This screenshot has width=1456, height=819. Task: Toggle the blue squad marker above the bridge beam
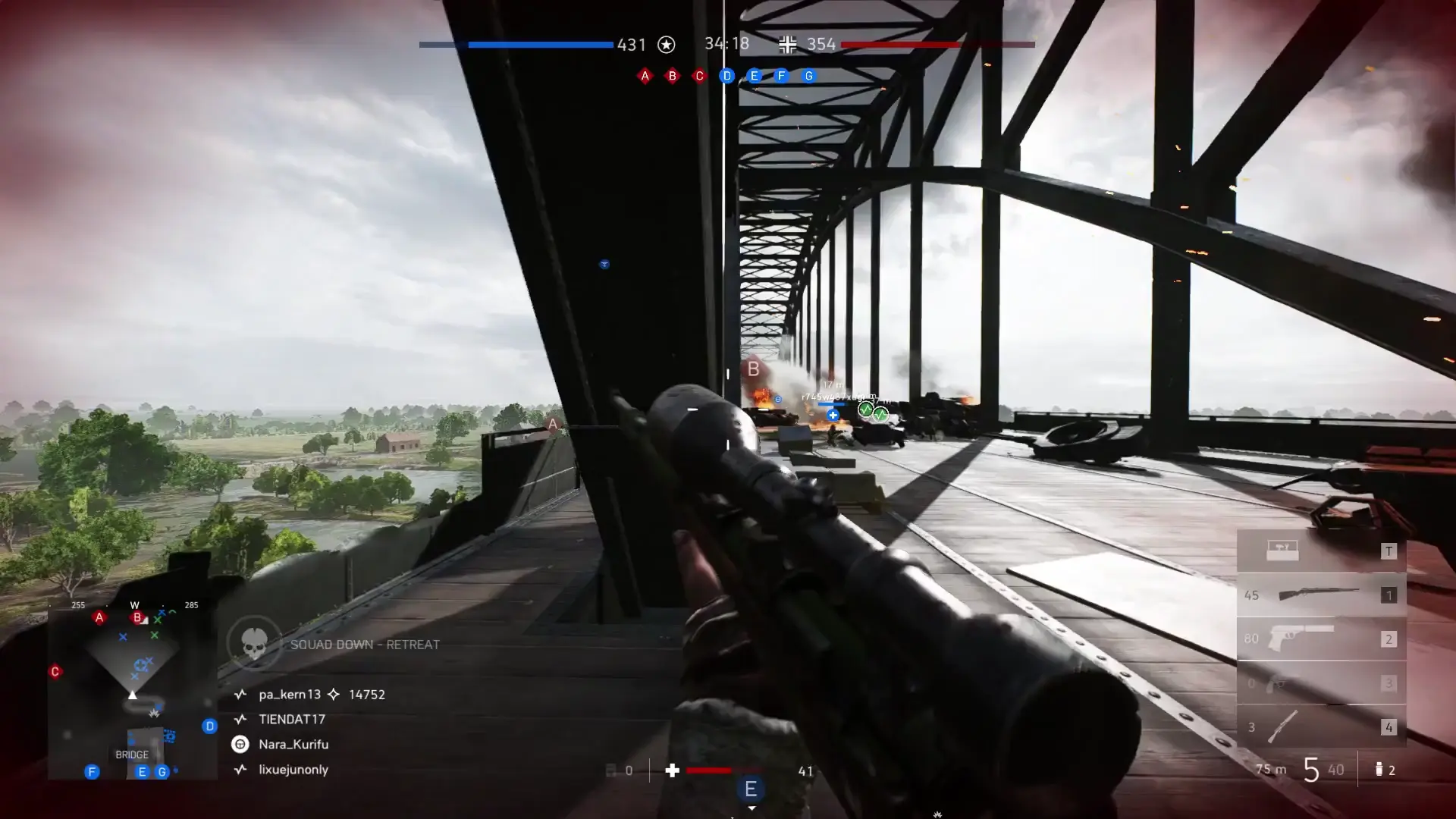604,264
